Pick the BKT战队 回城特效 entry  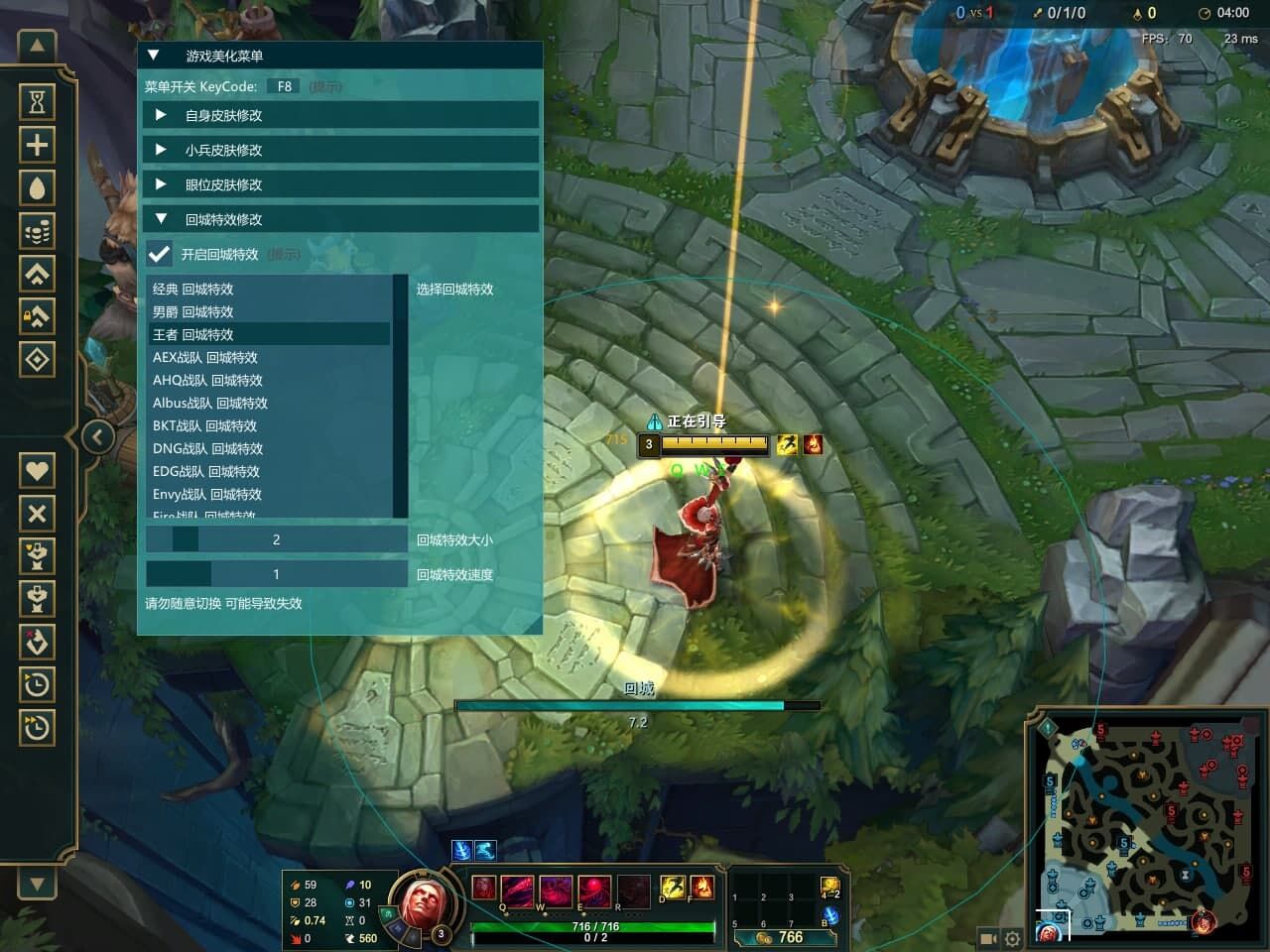(204, 425)
